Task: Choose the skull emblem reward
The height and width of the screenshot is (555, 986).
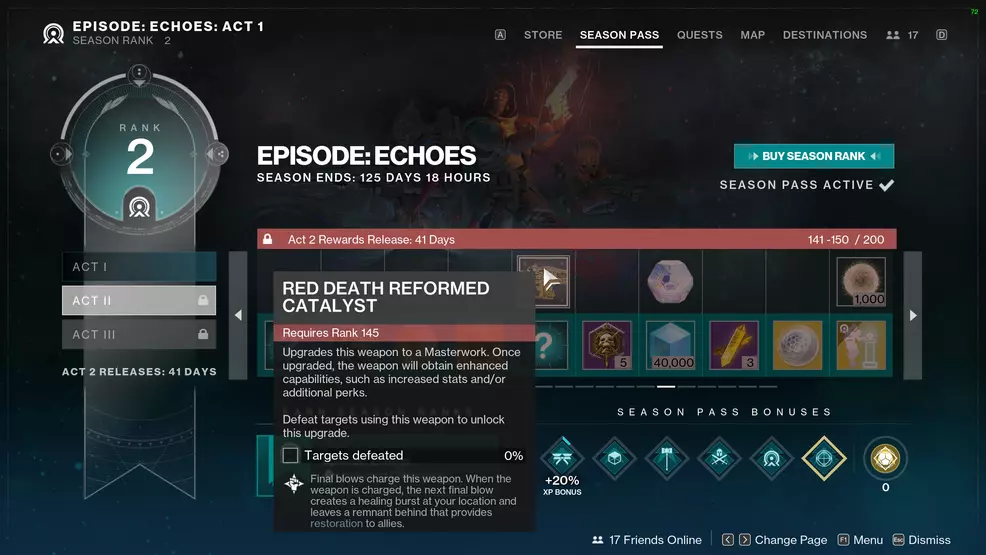Action: [x=607, y=345]
